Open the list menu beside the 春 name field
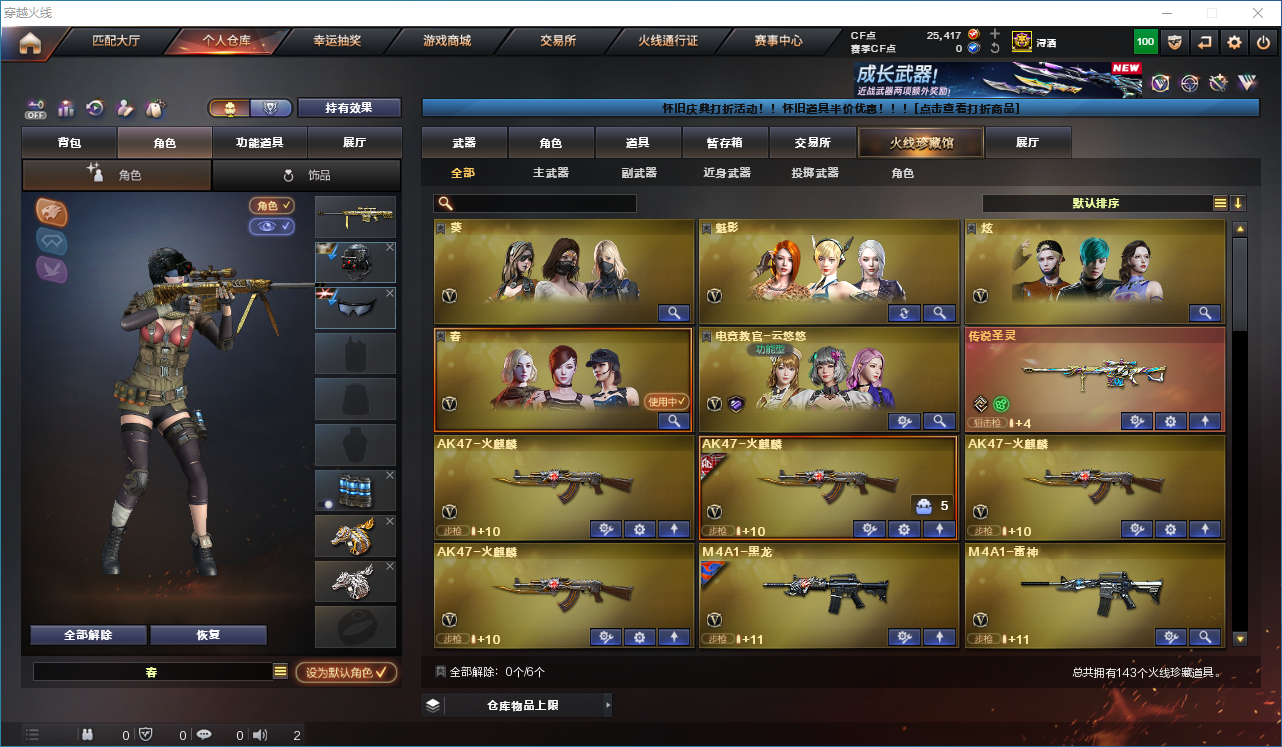 coord(279,672)
